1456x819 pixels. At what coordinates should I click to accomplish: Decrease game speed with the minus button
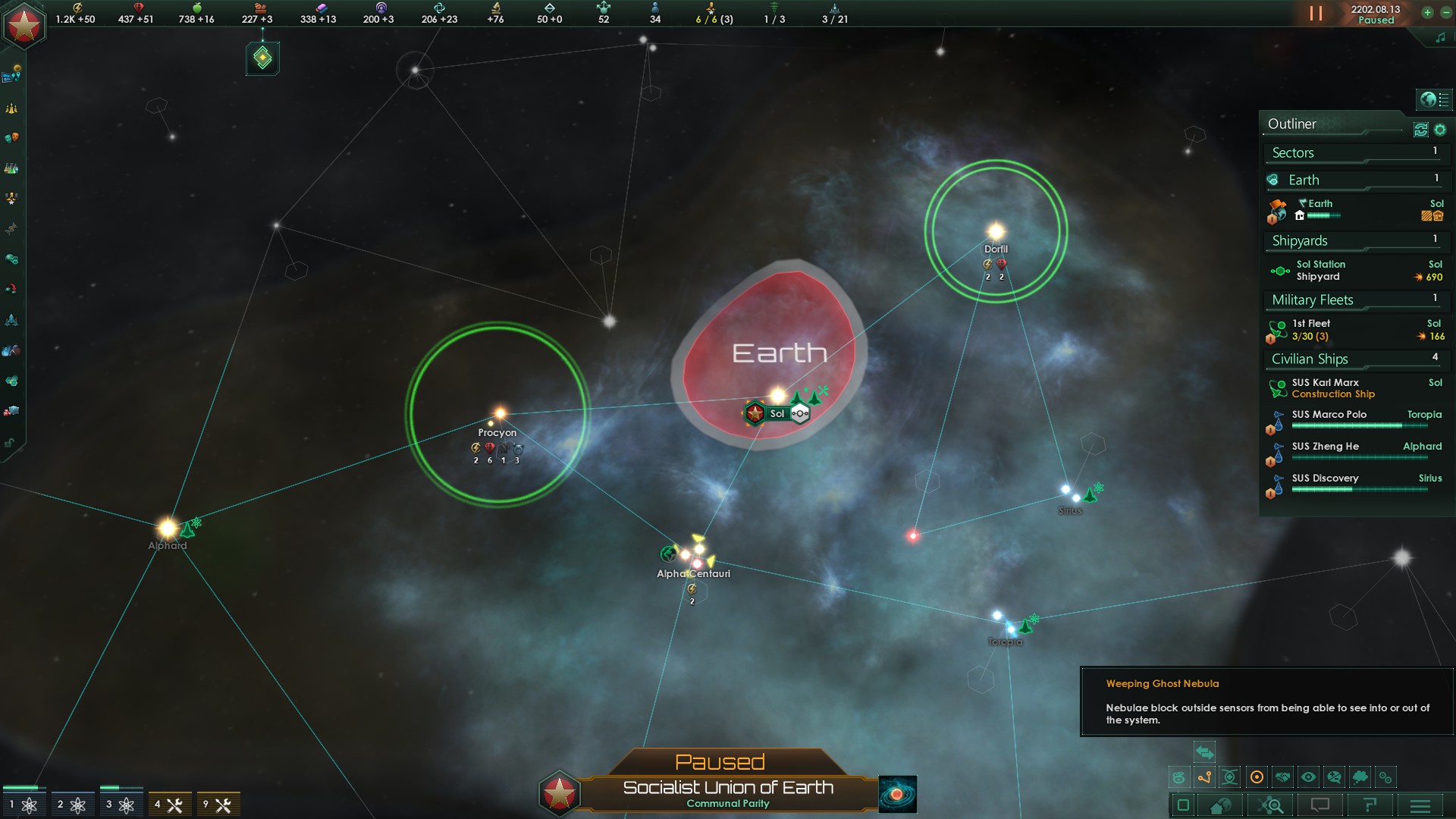click(1445, 13)
